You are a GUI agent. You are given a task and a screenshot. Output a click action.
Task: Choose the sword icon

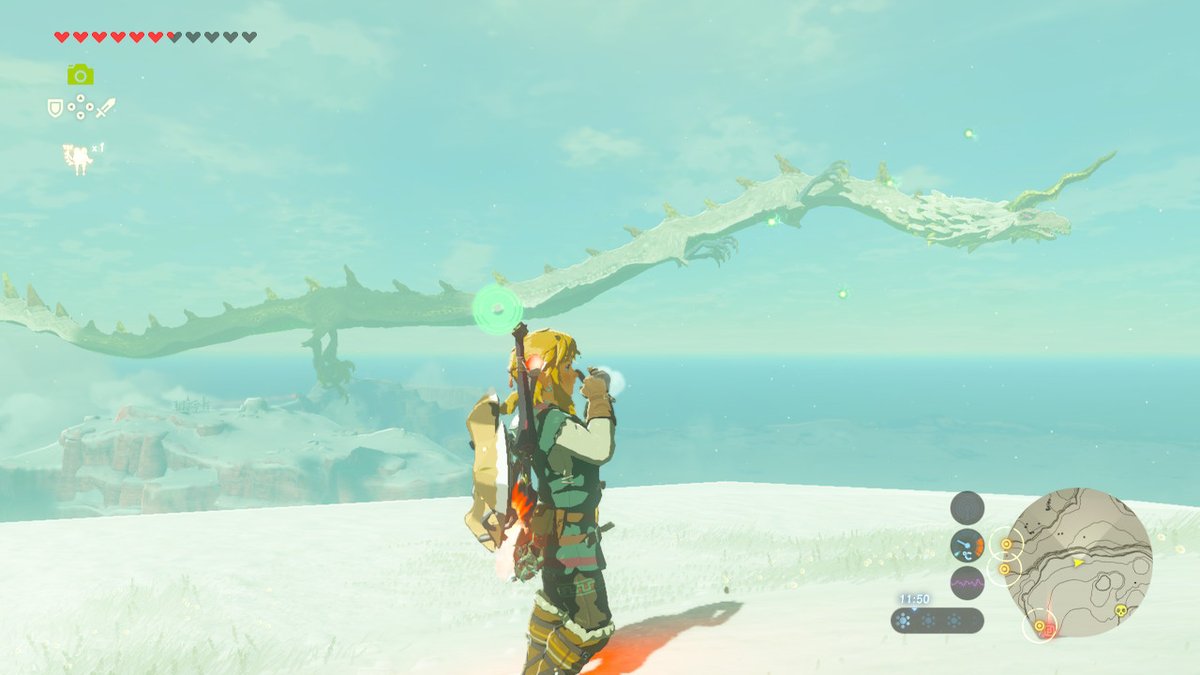click(105, 107)
